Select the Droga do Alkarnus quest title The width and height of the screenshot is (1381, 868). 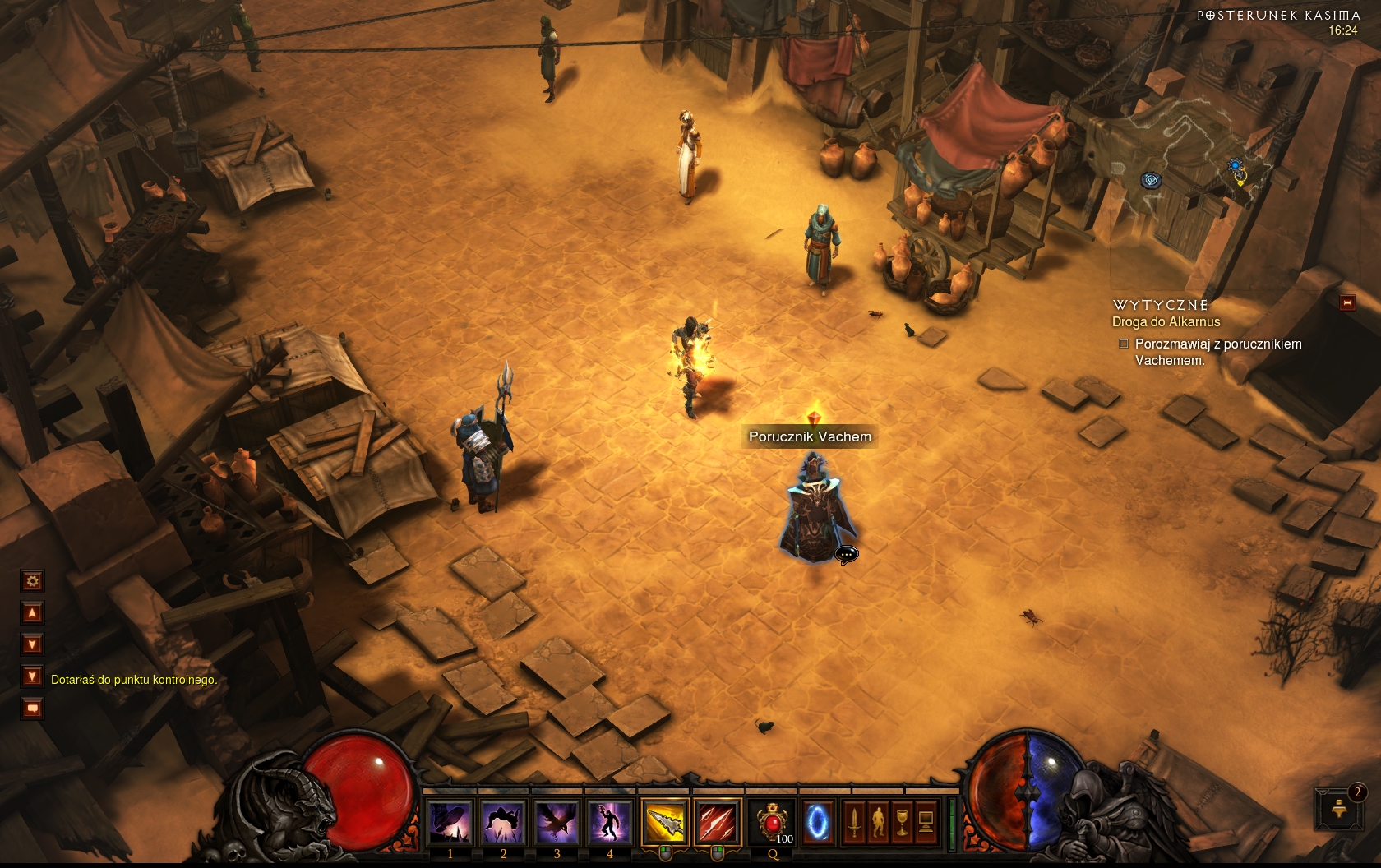(x=1166, y=322)
